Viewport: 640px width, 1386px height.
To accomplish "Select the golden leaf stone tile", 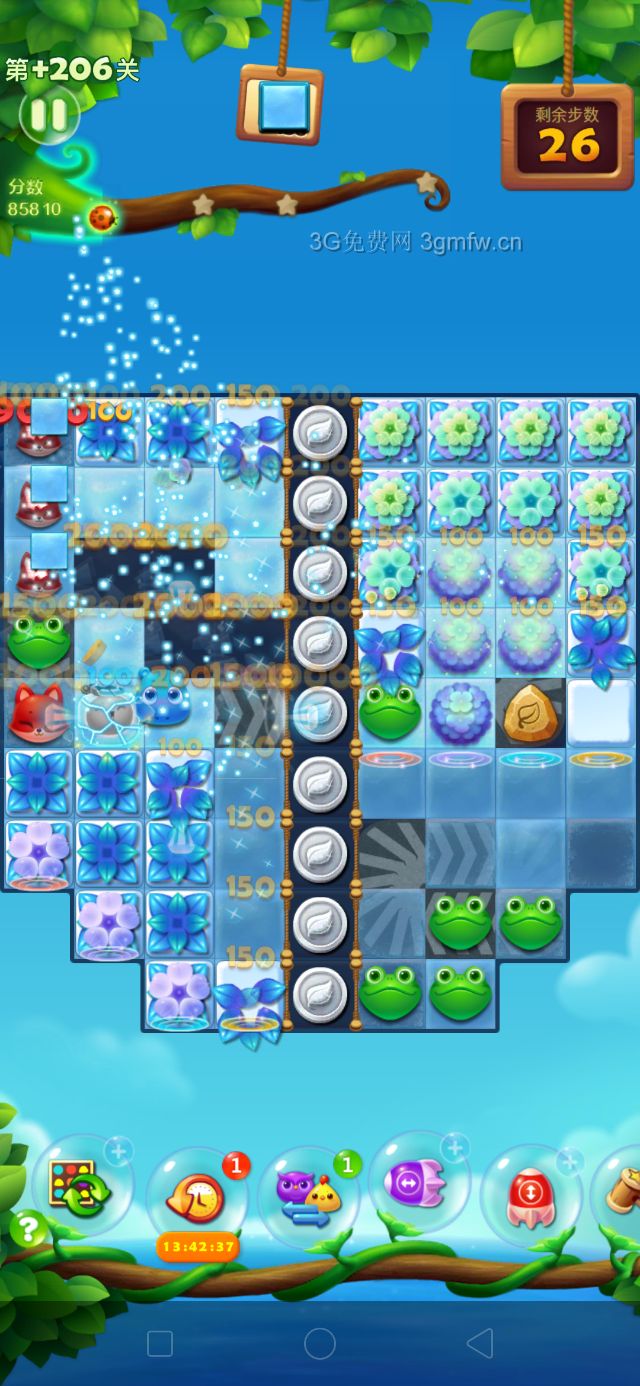I will [530, 712].
